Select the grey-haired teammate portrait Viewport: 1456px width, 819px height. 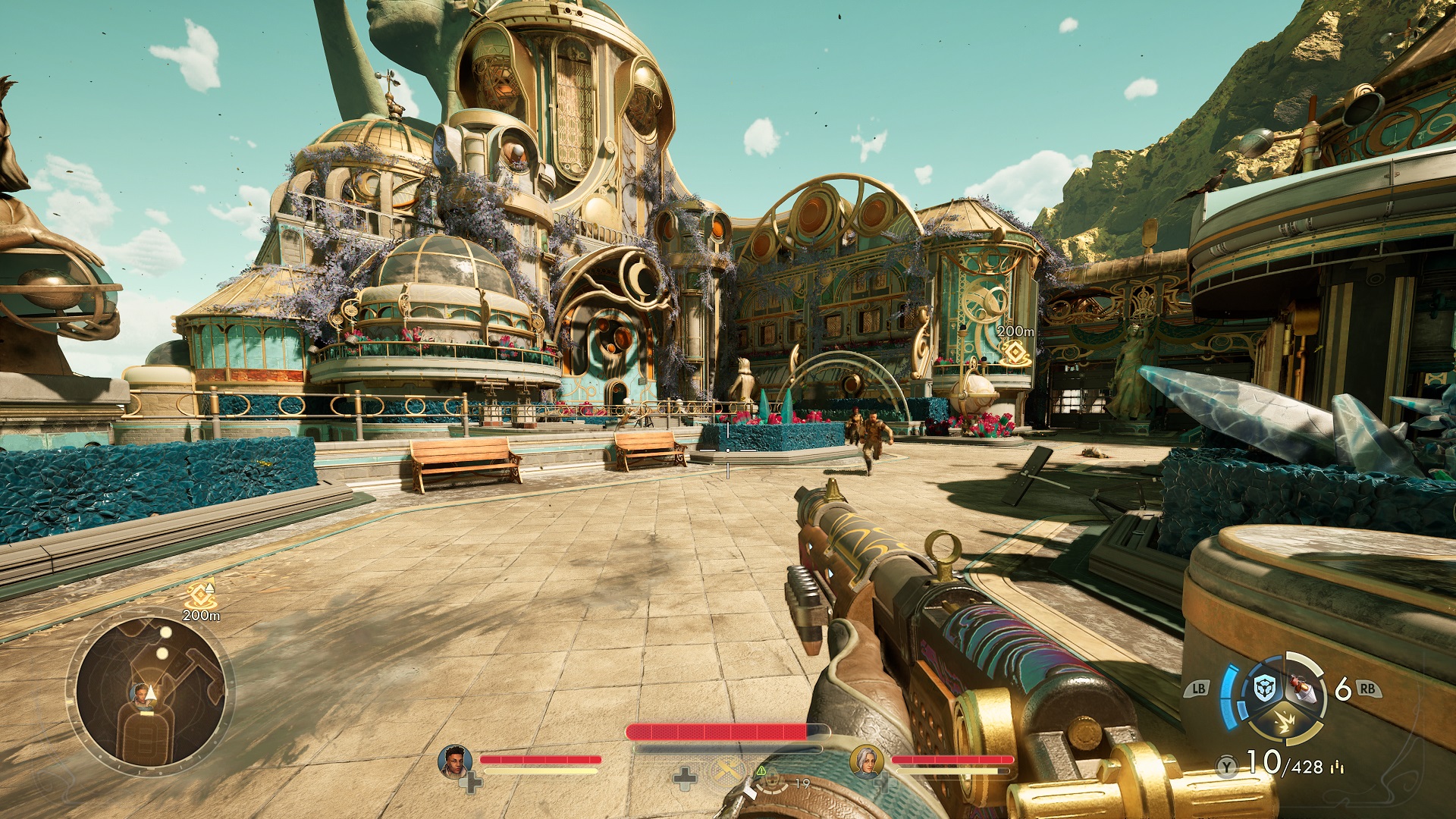click(x=865, y=761)
